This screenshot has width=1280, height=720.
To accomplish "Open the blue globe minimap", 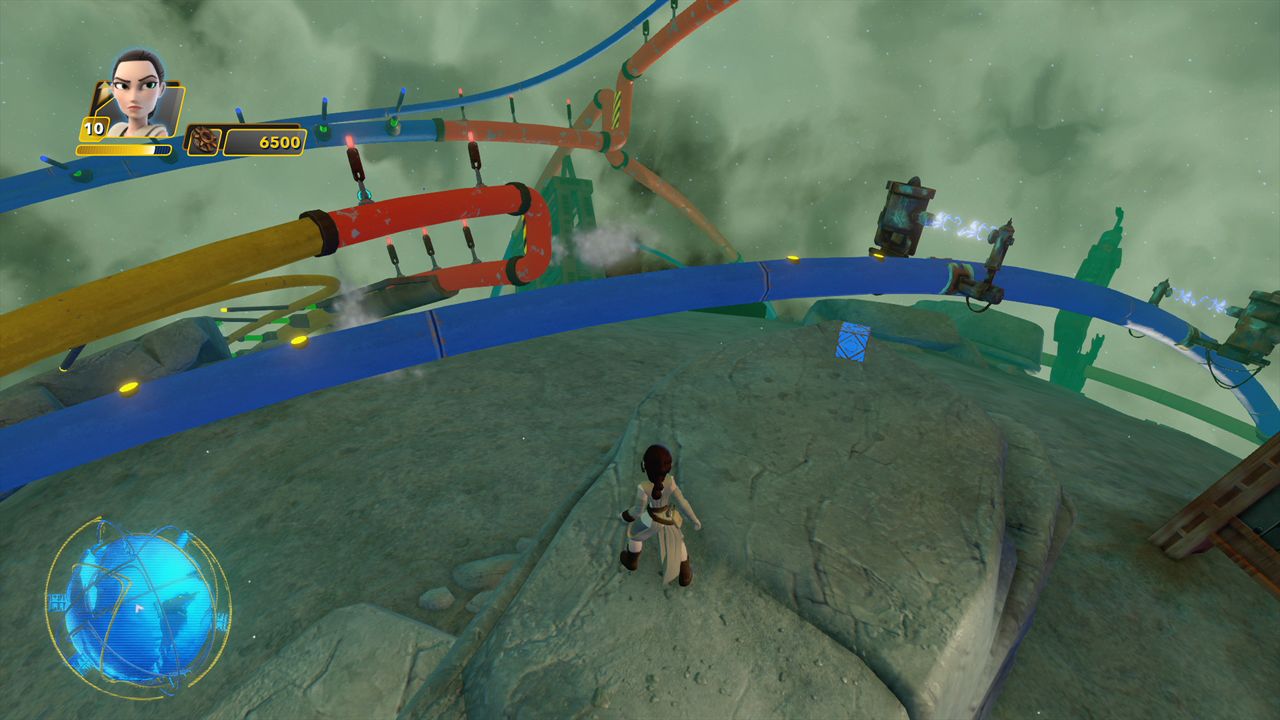I will [138, 607].
